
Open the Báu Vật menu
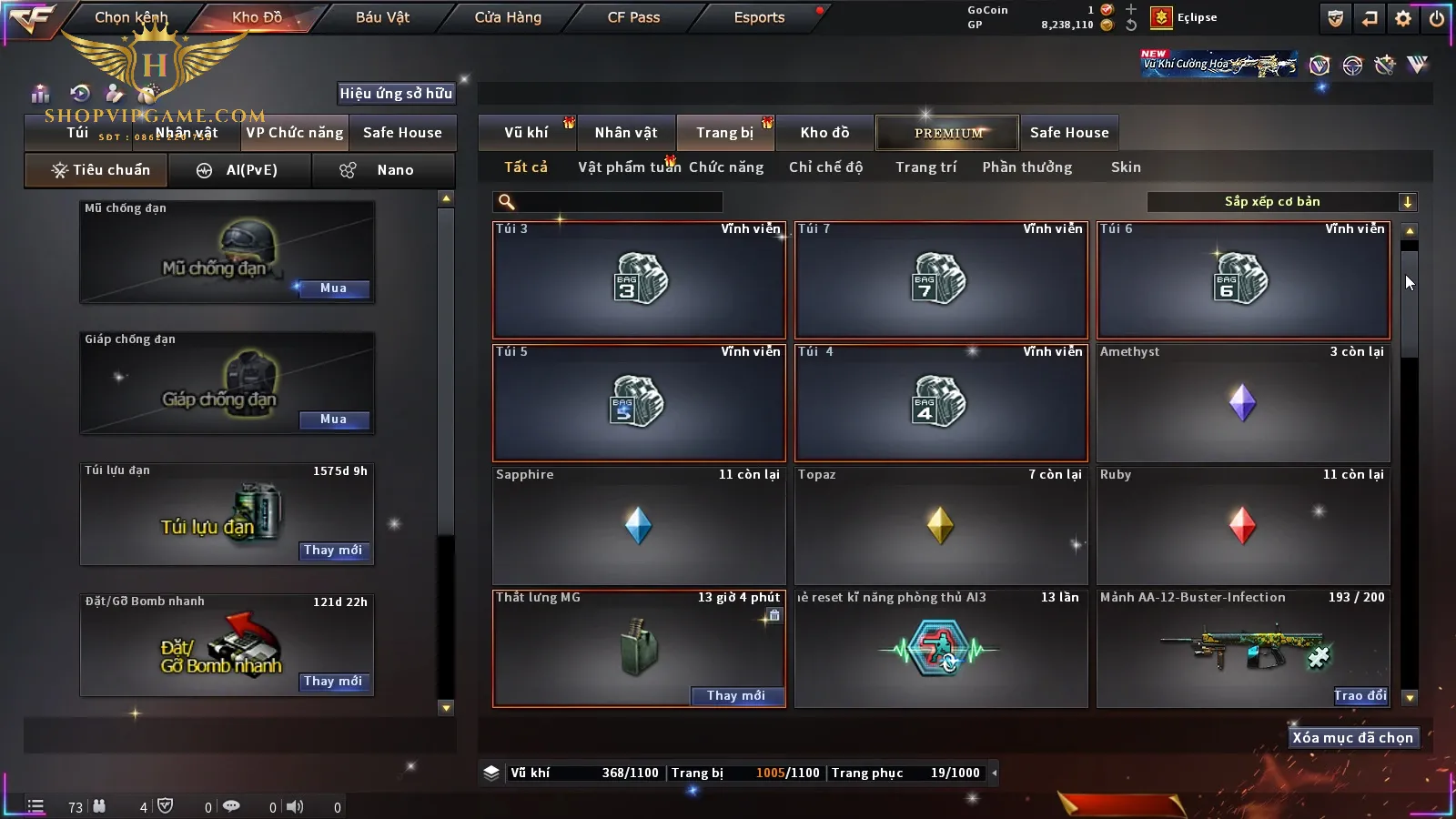tap(382, 17)
